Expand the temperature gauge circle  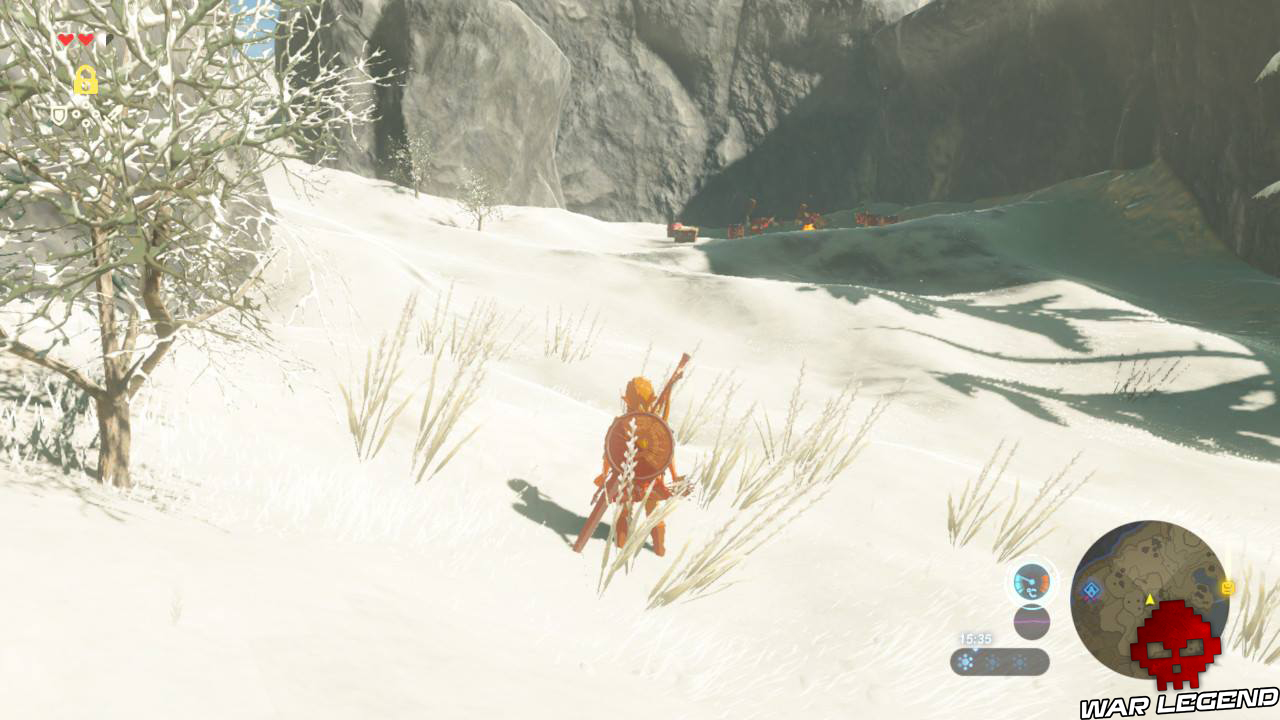click(x=1031, y=583)
